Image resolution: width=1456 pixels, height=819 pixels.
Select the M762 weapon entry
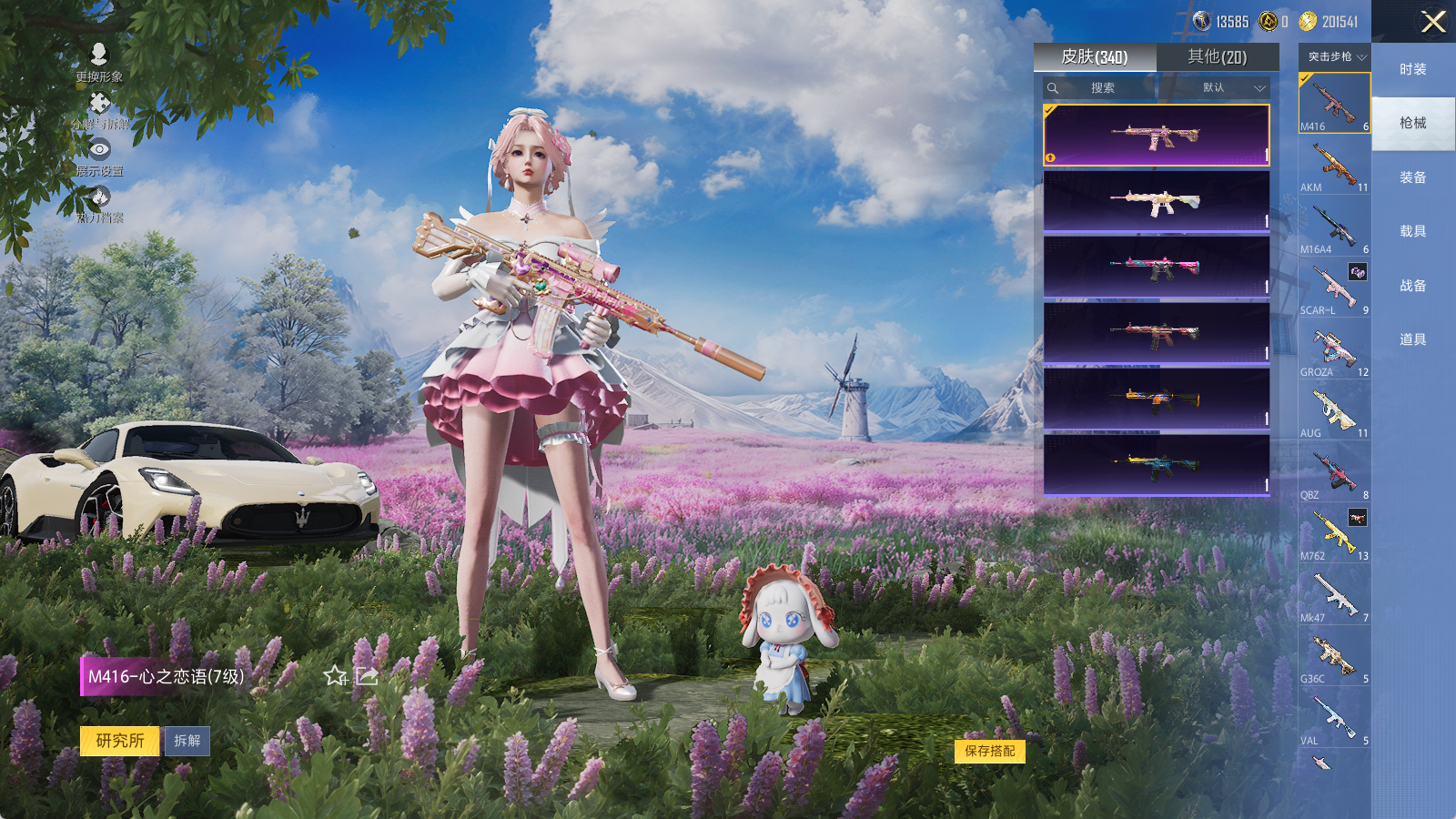[x=1334, y=535]
